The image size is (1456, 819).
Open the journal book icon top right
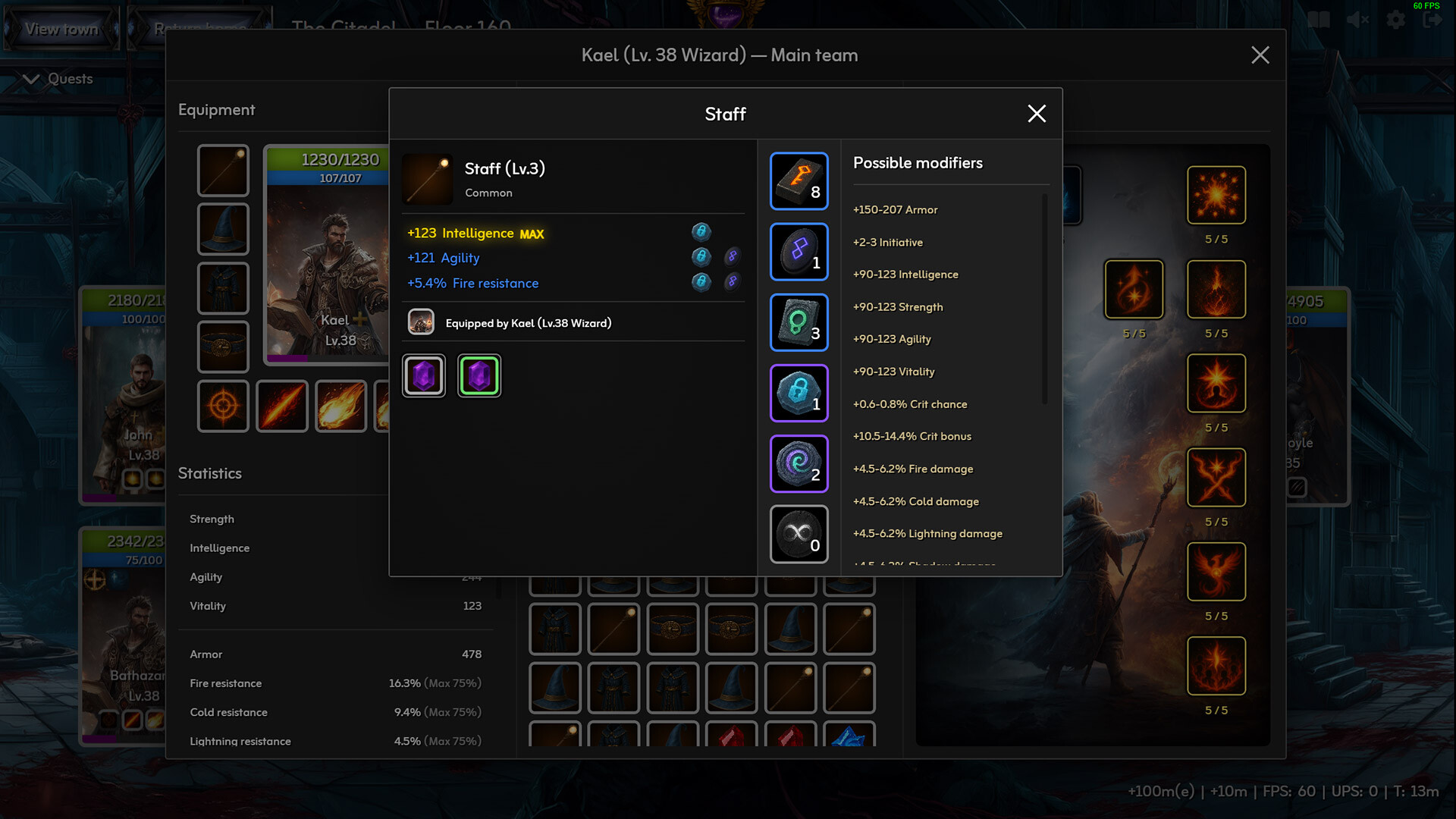tap(1319, 19)
